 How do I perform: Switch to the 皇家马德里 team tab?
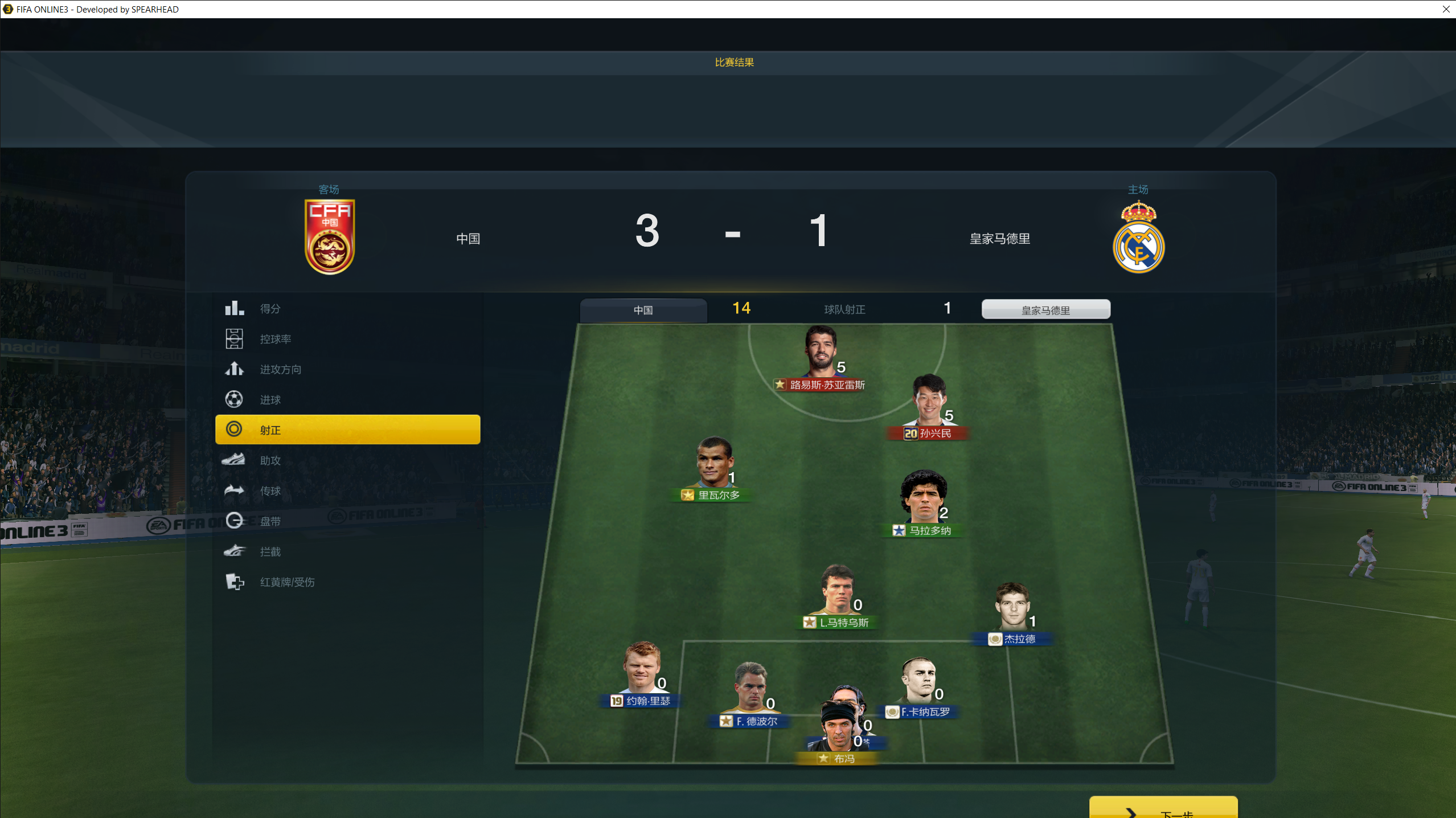point(1045,310)
